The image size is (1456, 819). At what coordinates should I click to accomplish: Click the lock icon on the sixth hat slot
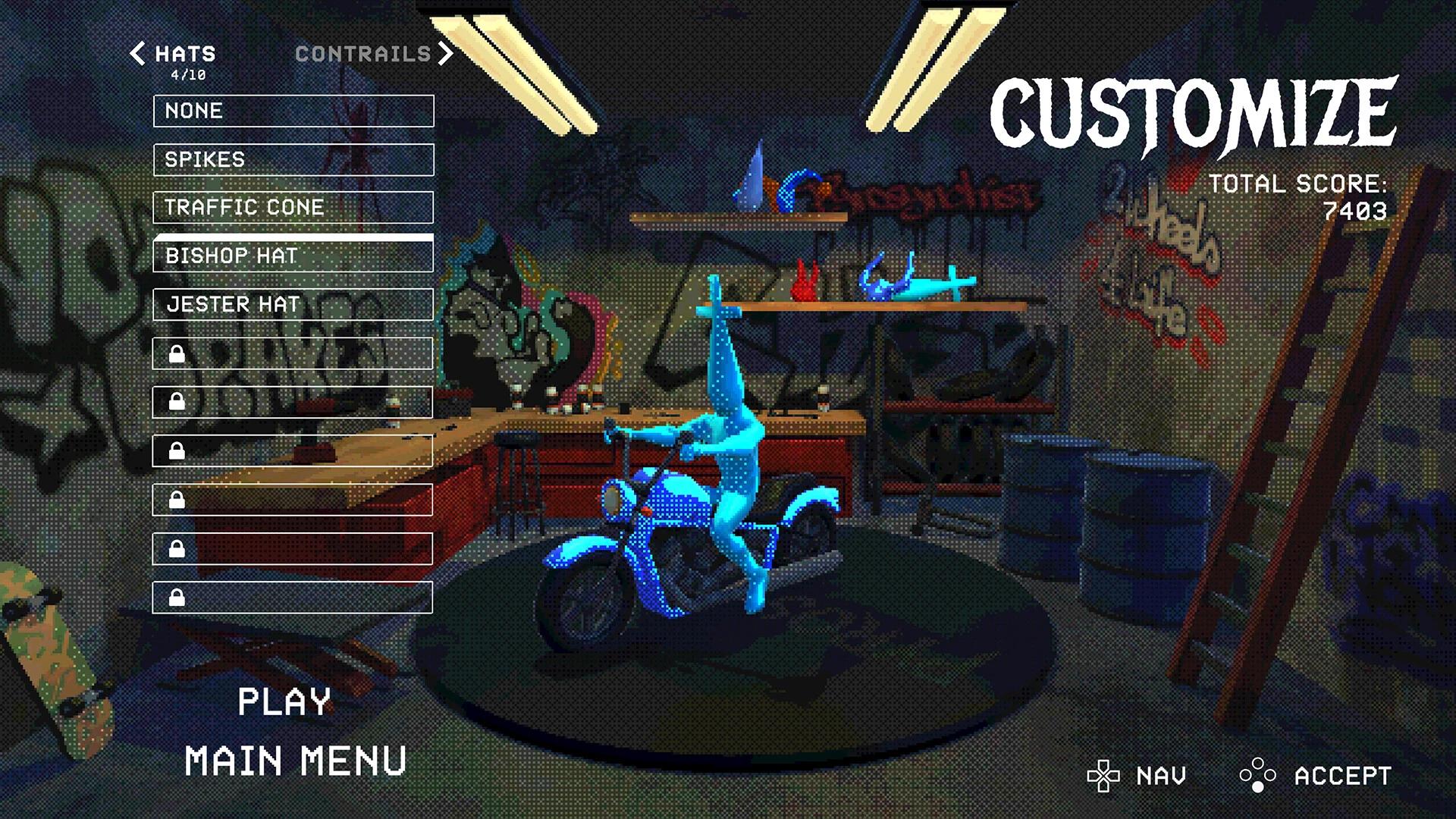(x=177, y=353)
